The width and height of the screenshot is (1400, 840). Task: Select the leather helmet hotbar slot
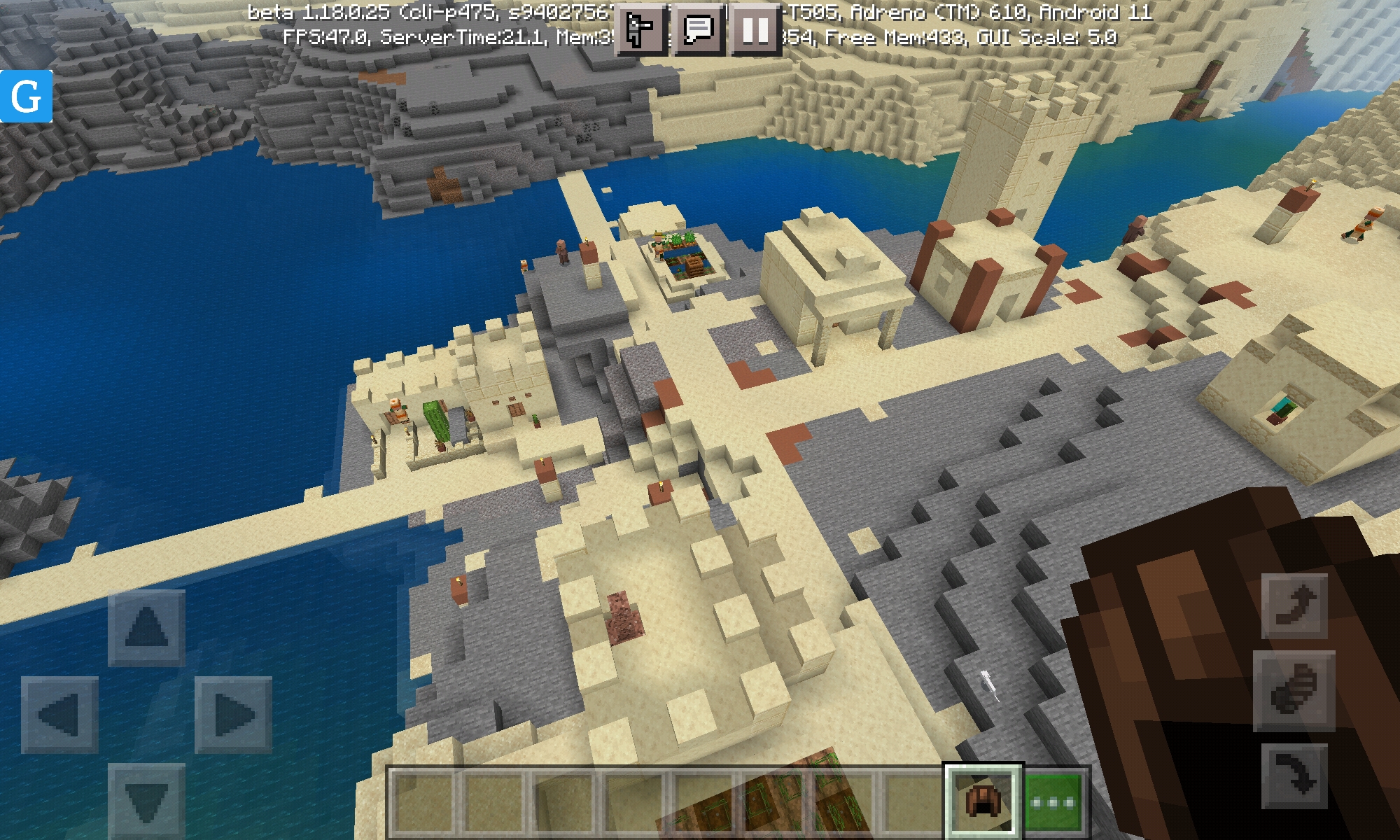(x=983, y=801)
